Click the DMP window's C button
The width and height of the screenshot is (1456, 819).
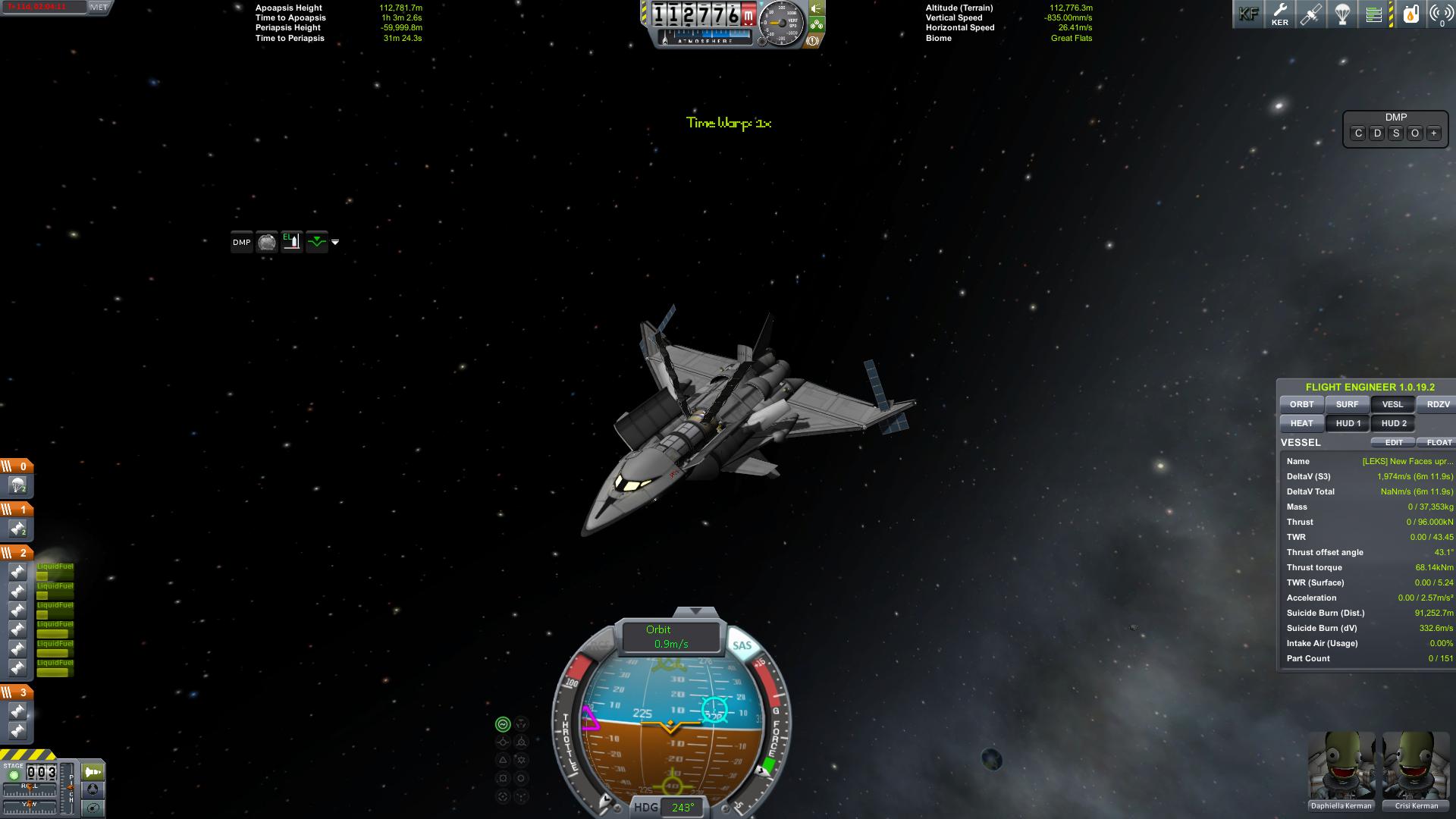click(x=1358, y=133)
